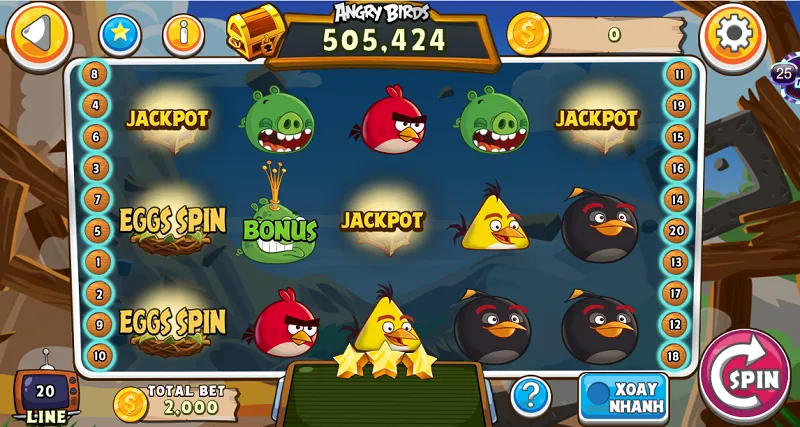Show the info panel
800x427 pixels.
tap(183, 36)
